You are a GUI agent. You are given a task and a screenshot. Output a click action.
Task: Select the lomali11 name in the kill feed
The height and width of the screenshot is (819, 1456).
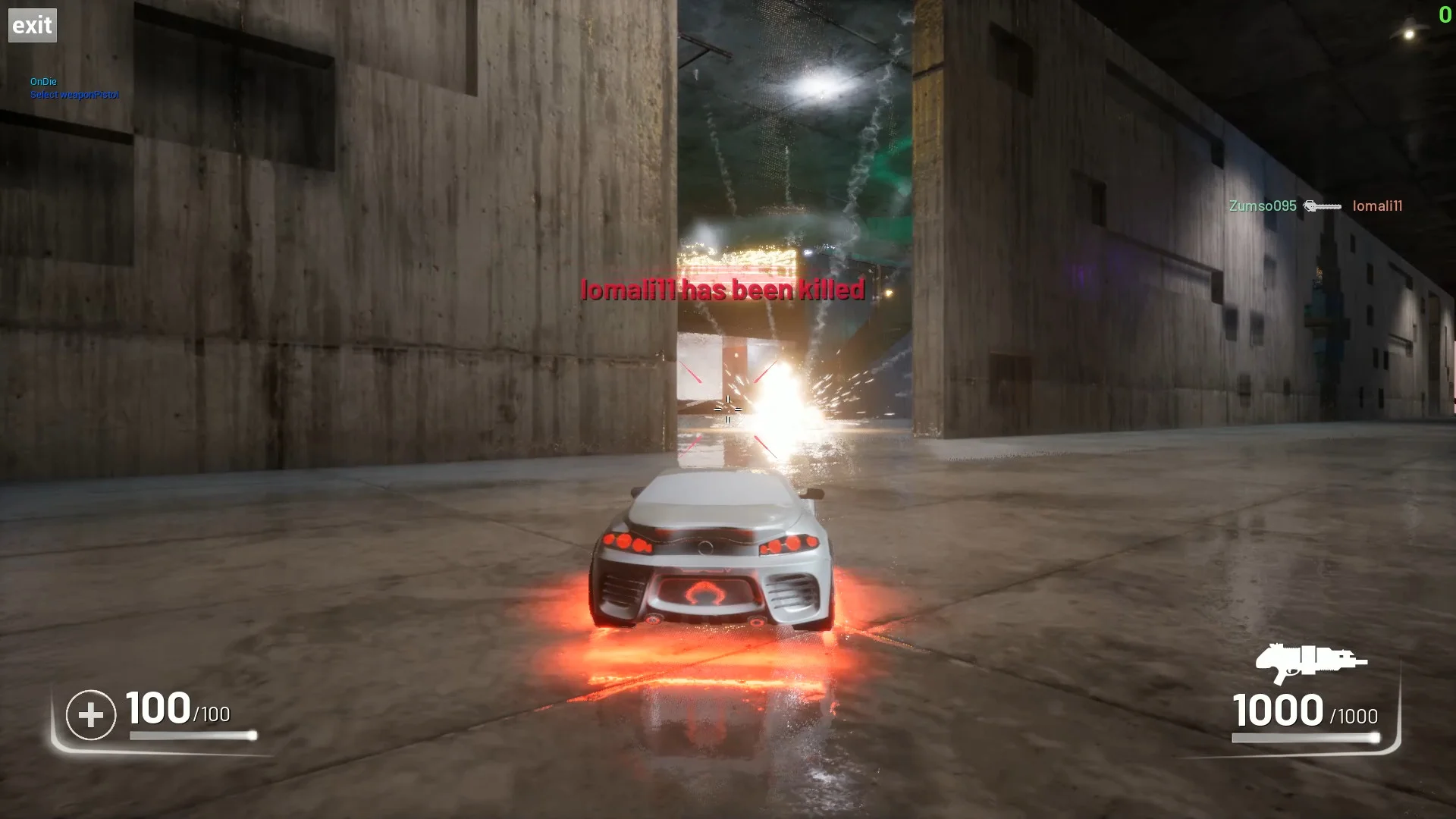[1377, 206]
